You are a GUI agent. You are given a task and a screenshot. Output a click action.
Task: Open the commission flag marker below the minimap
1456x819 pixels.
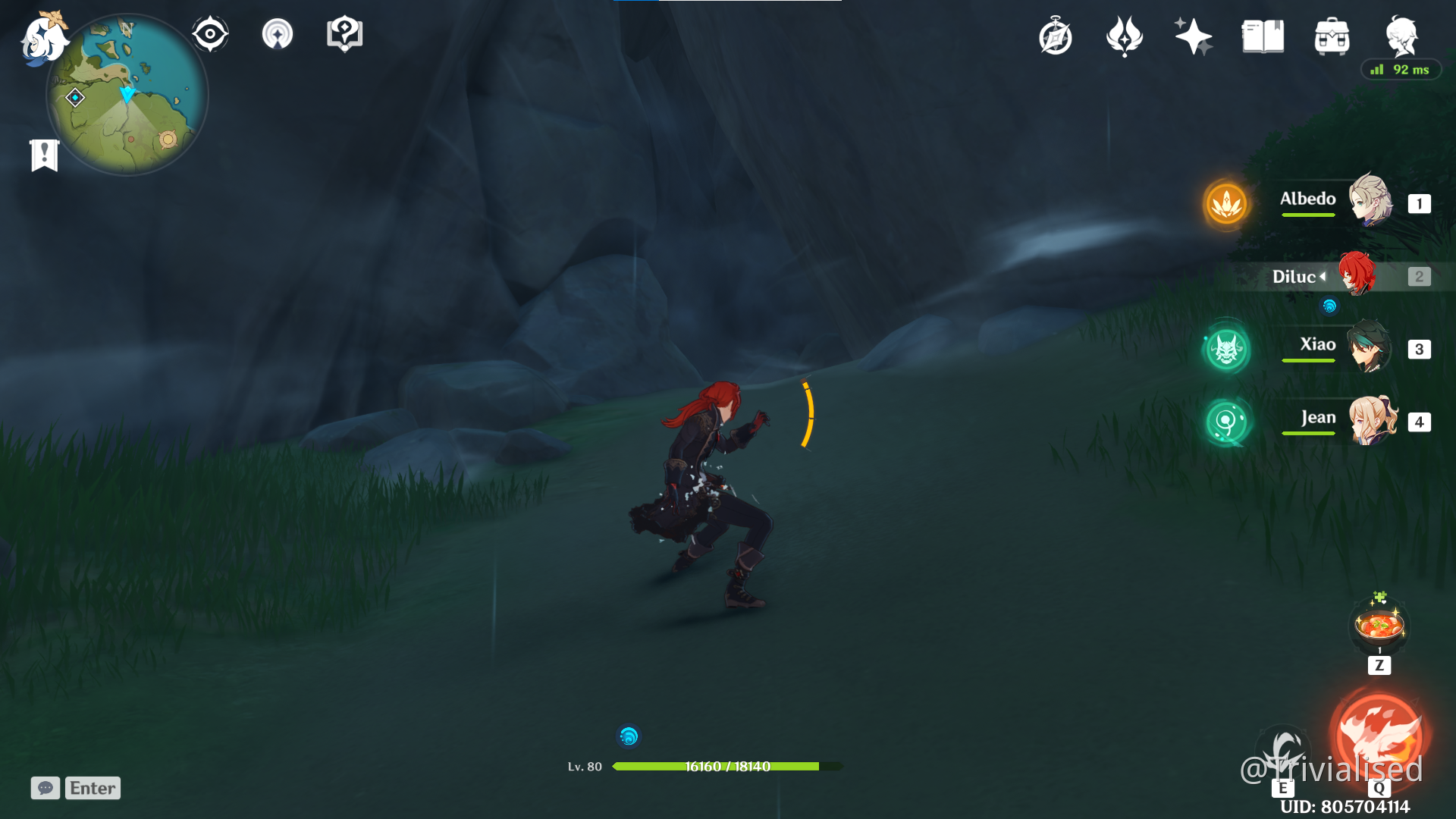point(44,155)
